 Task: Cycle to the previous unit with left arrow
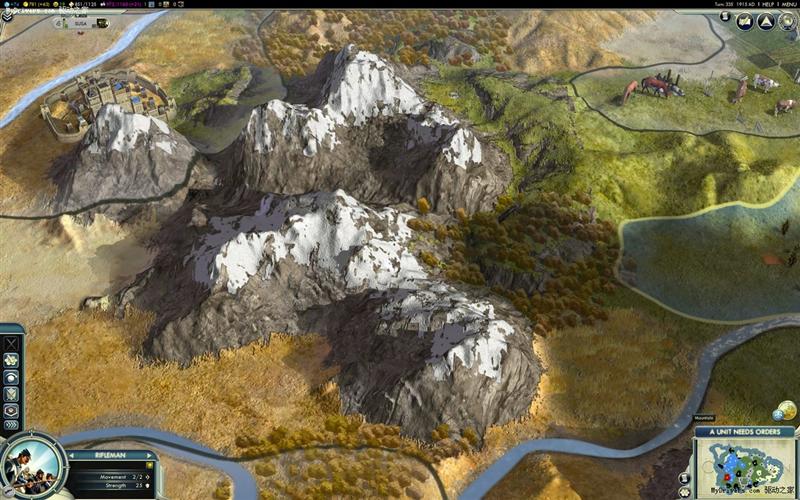pos(72,455)
